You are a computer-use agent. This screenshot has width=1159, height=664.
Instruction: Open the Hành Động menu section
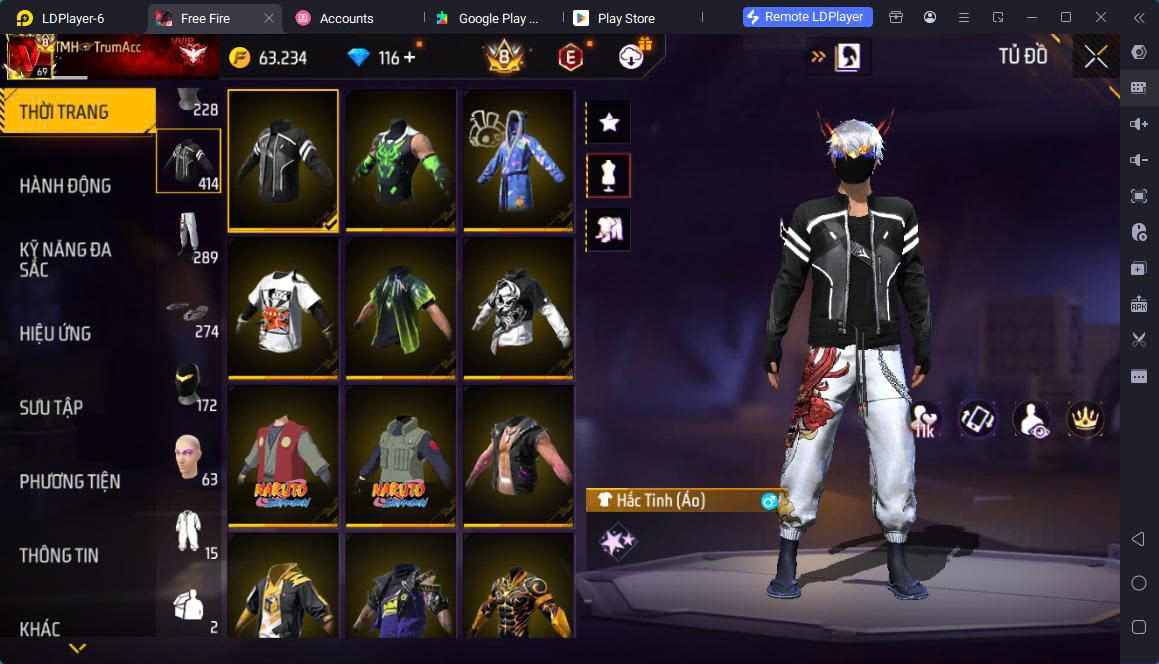pyautogui.click(x=65, y=186)
